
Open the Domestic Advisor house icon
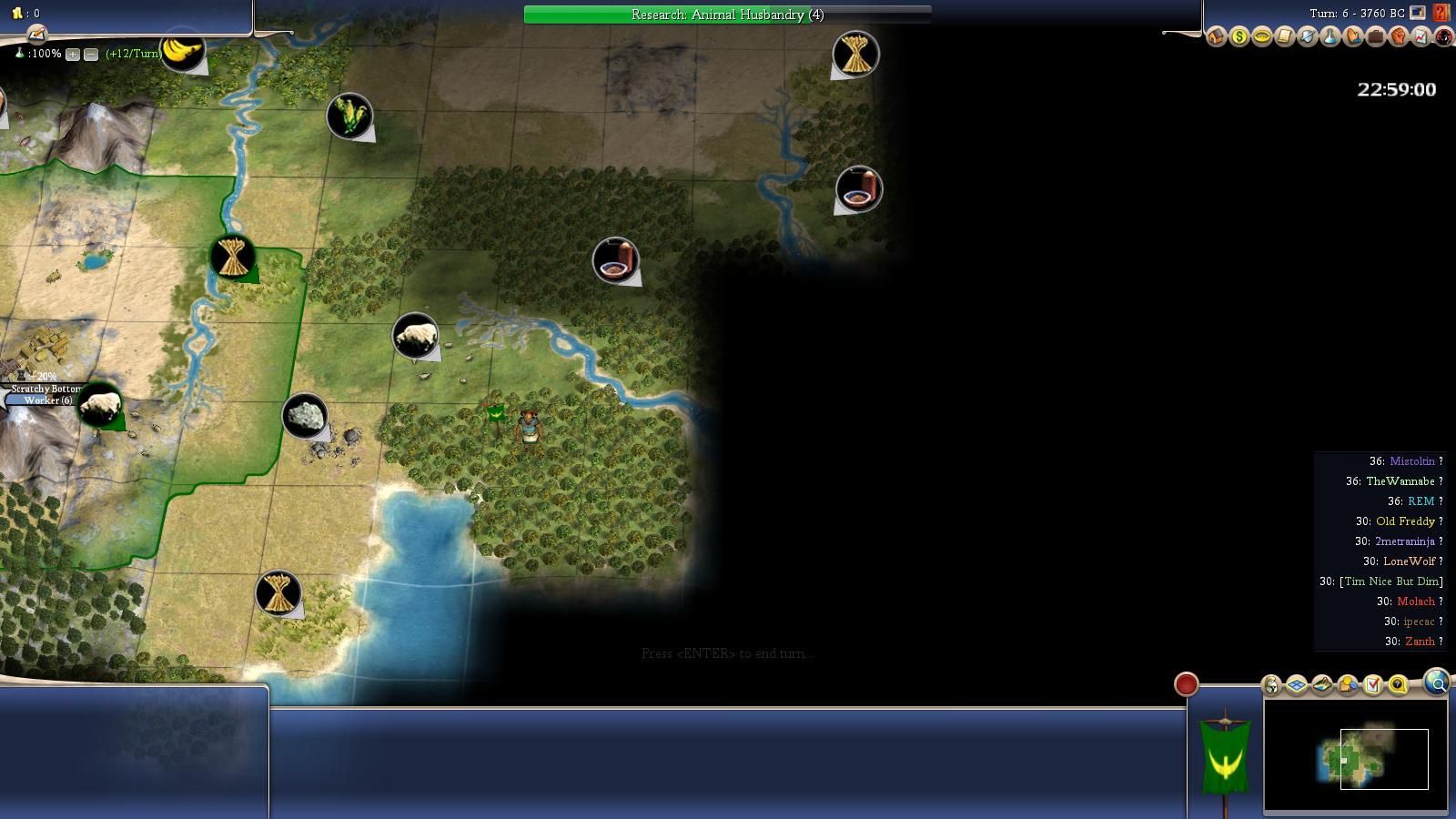[x=1217, y=37]
